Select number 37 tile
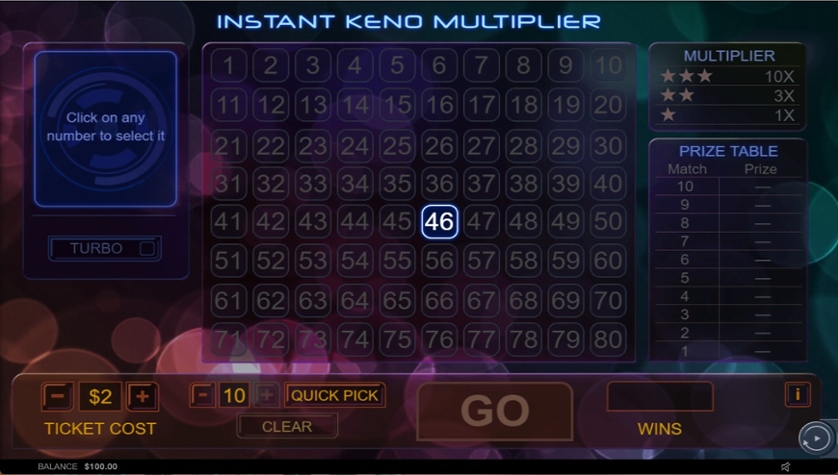 point(481,184)
